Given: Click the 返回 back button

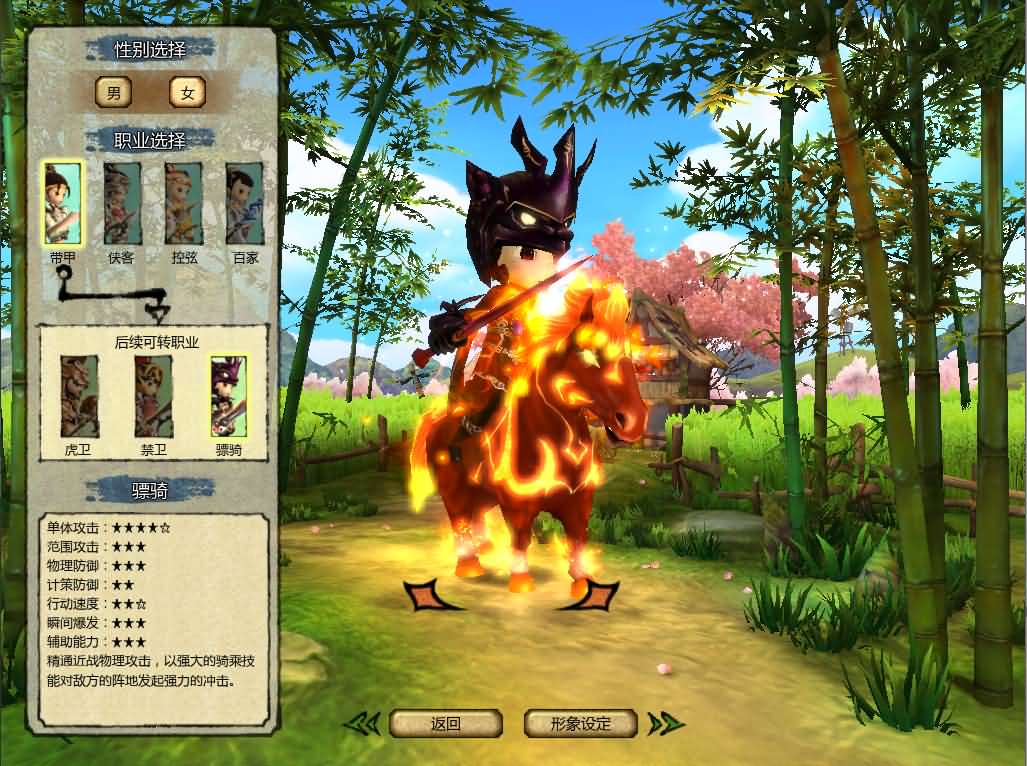Looking at the screenshot, I should click(445, 723).
